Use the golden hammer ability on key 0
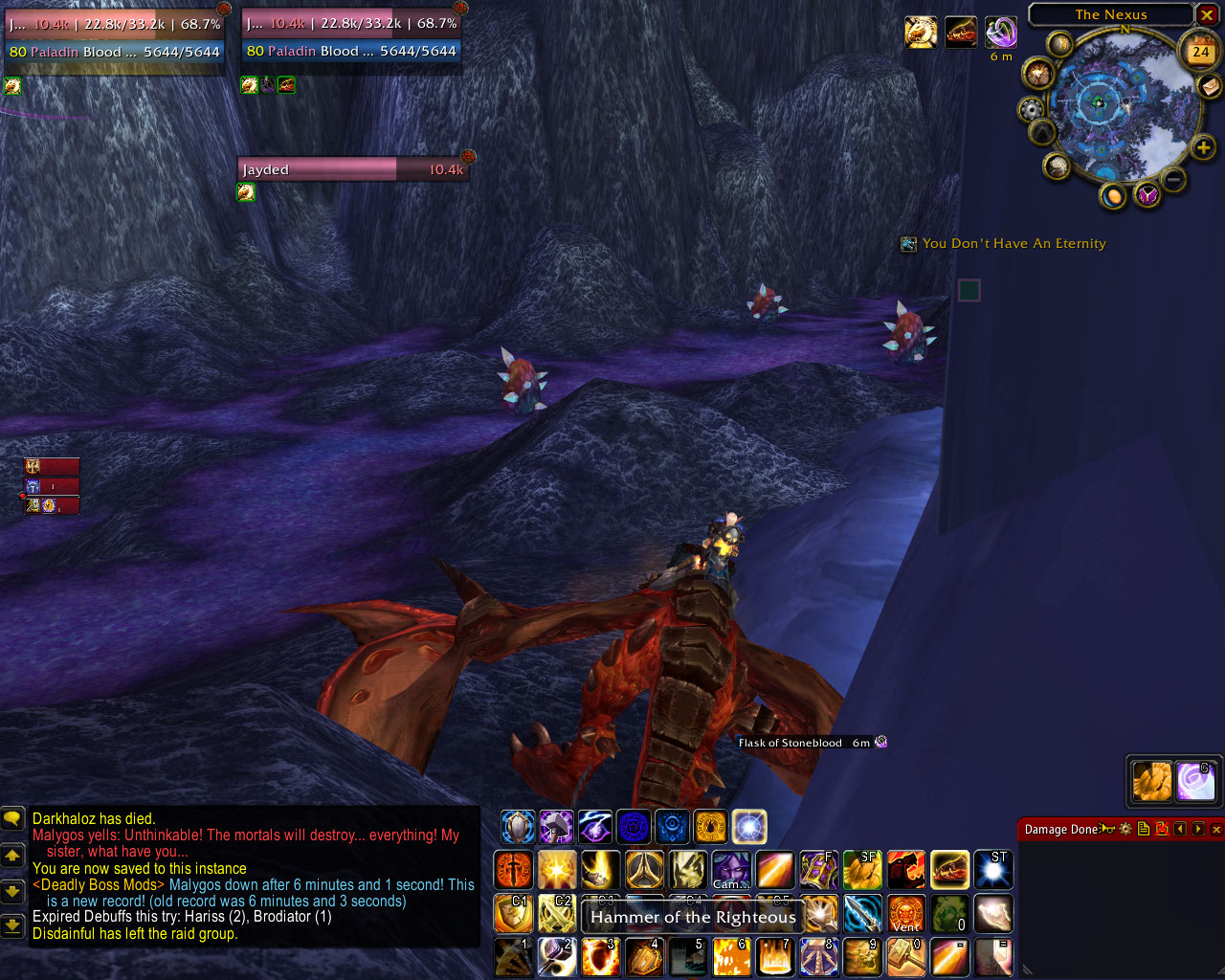 tap(906, 956)
